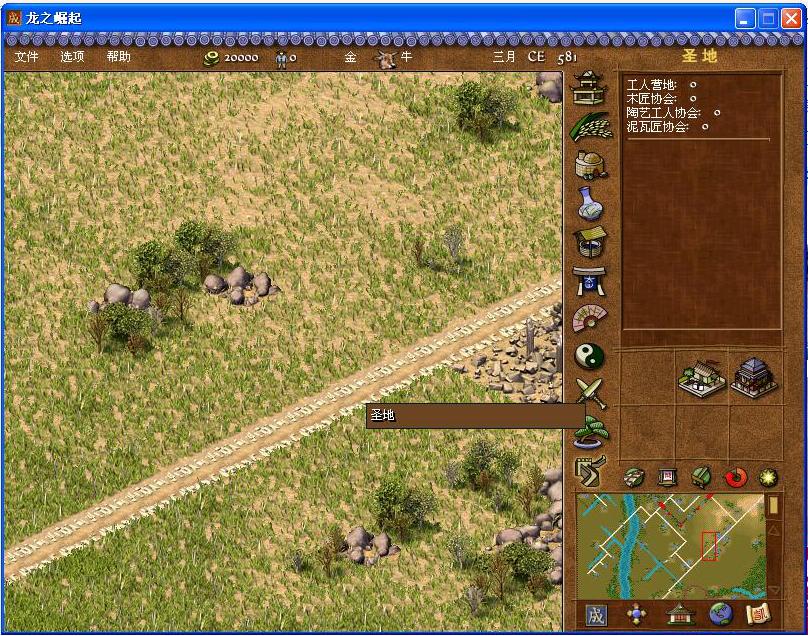This screenshot has width=808, height=636.
Task: Open the 选项 (Options) menu
Action: (72, 57)
